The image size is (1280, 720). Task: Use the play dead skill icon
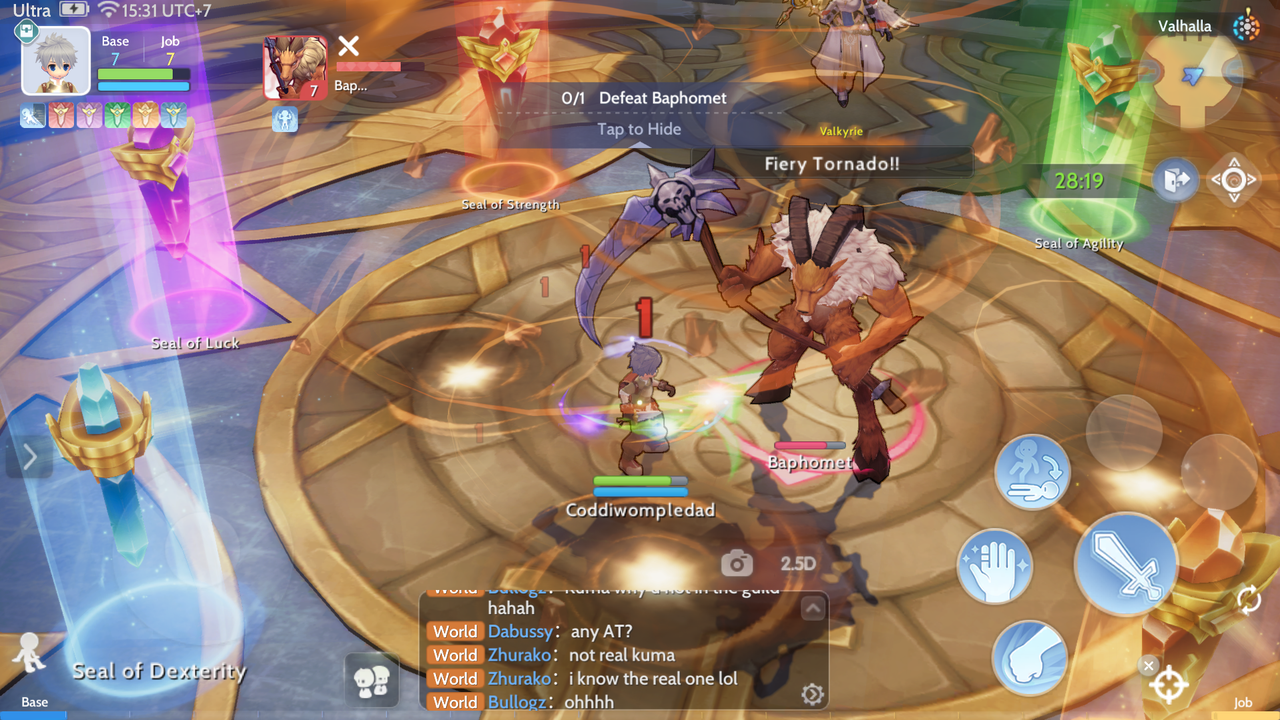click(x=1032, y=472)
